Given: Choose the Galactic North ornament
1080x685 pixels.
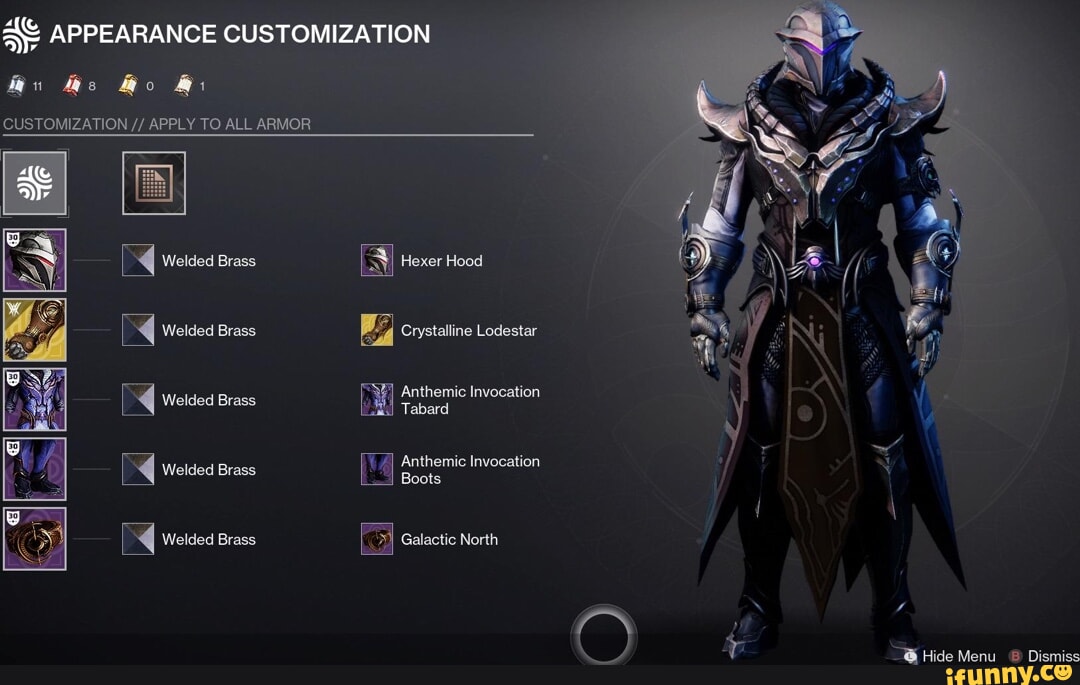Looking at the screenshot, I should [377, 539].
